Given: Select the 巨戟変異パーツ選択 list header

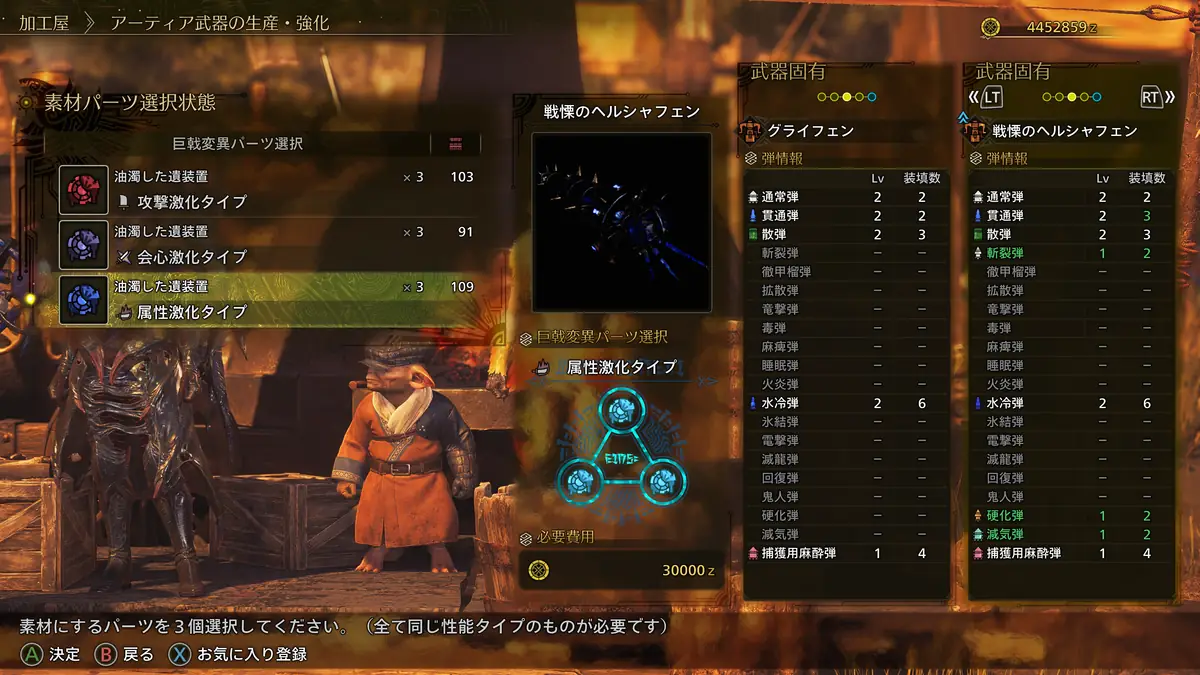Looking at the screenshot, I should pos(237,144).
